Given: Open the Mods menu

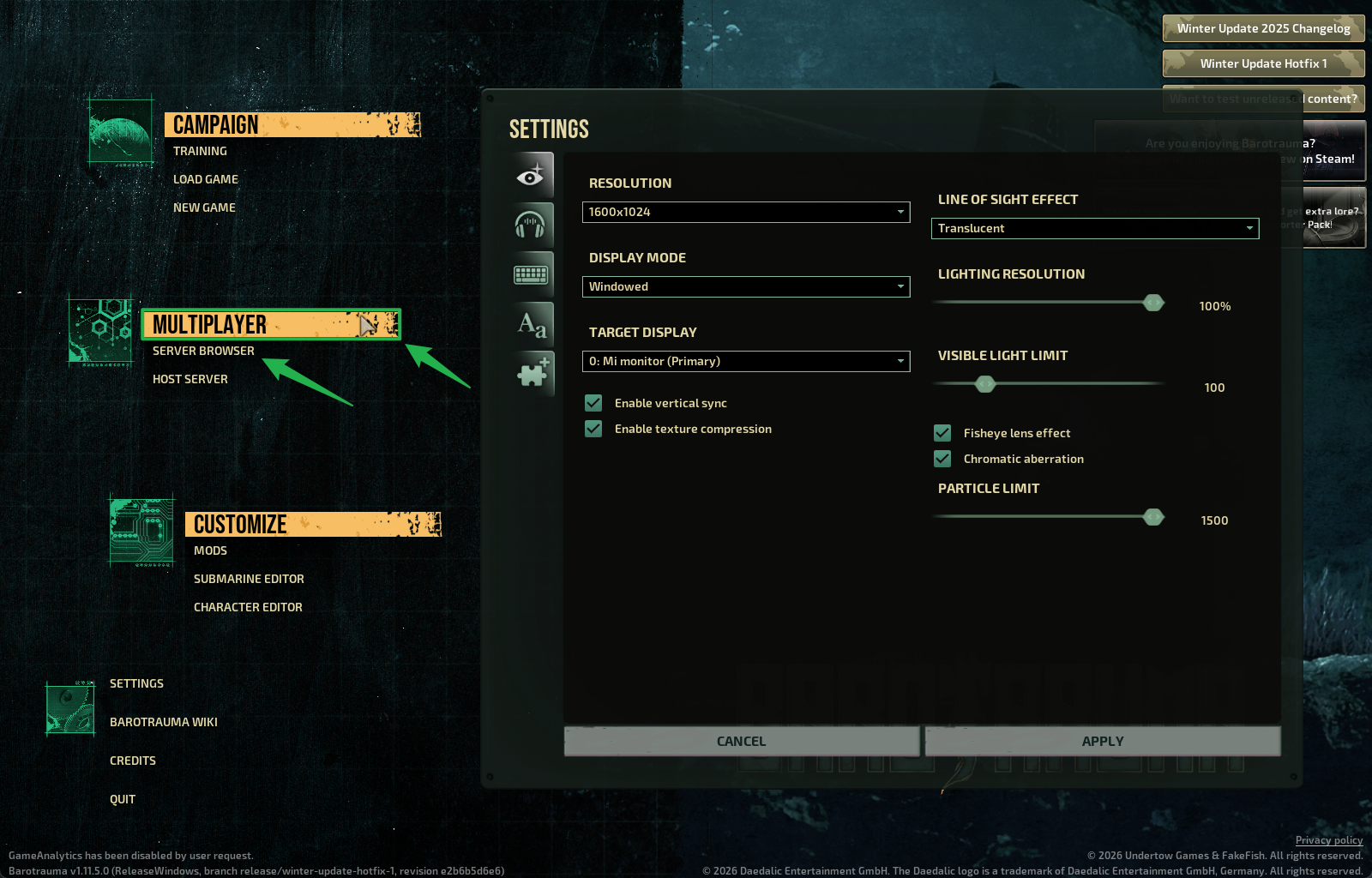Looking at the screenshot, I should pos(210,550).
